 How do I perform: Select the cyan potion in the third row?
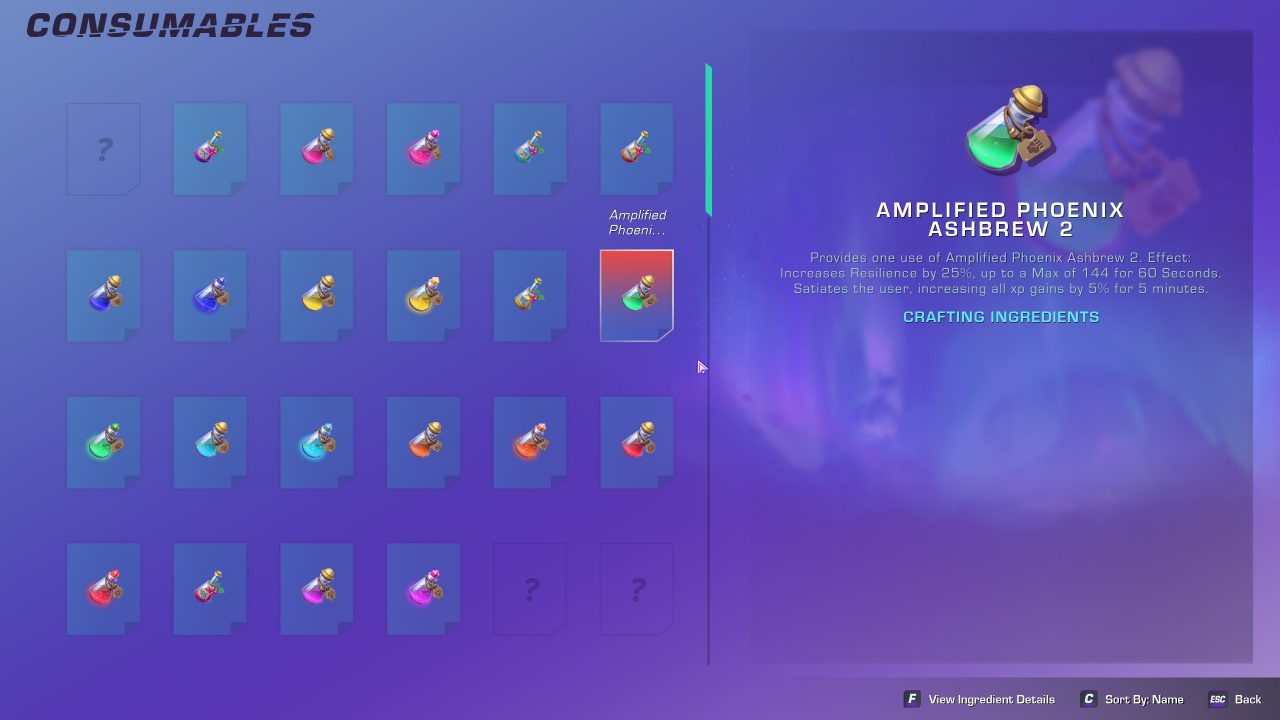tap(316, 441)
